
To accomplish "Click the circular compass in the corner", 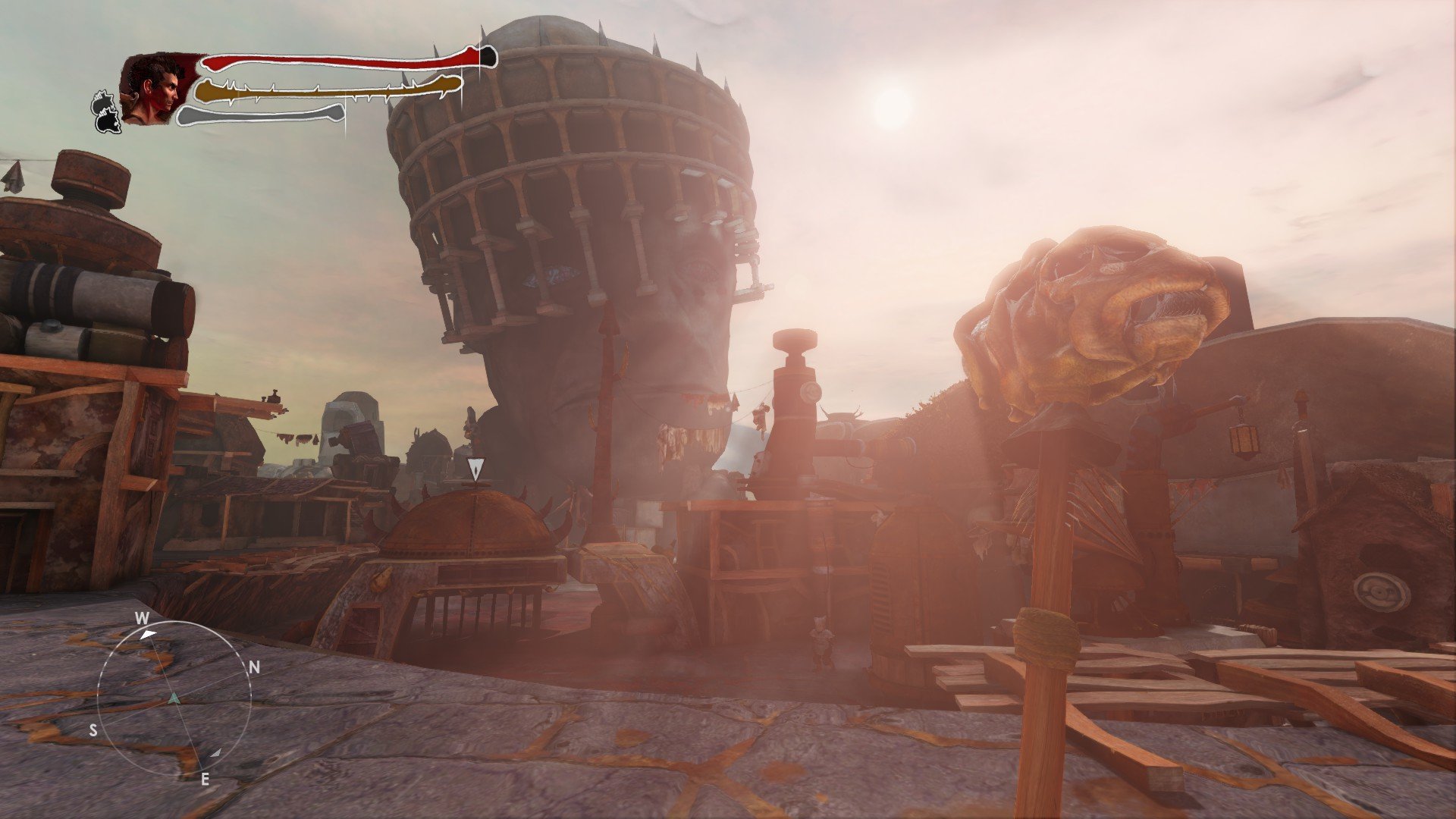I will point(174,698).
